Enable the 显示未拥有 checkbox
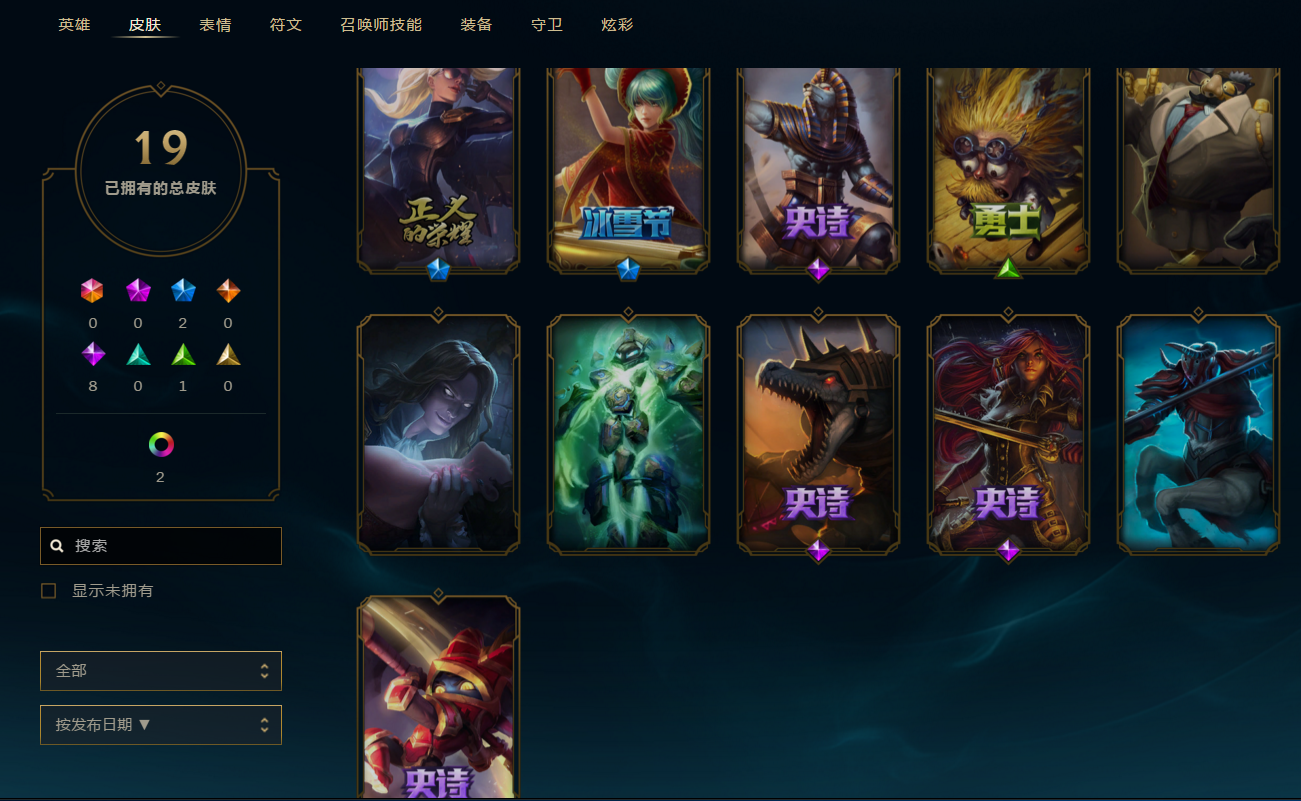This screenshot has height=801, width=1301. point(48,590)
